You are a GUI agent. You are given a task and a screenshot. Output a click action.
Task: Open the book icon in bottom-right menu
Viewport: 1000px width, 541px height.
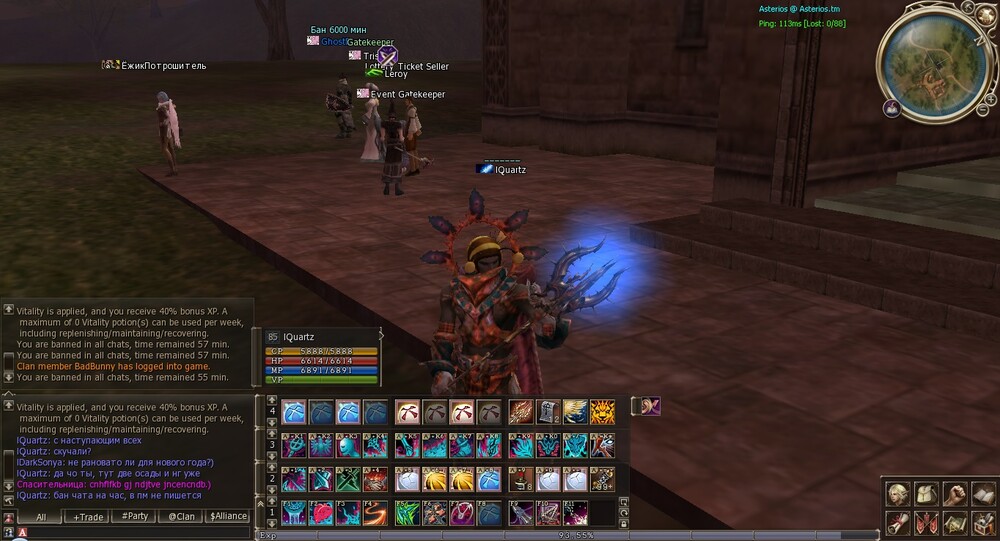click(983, 494)
